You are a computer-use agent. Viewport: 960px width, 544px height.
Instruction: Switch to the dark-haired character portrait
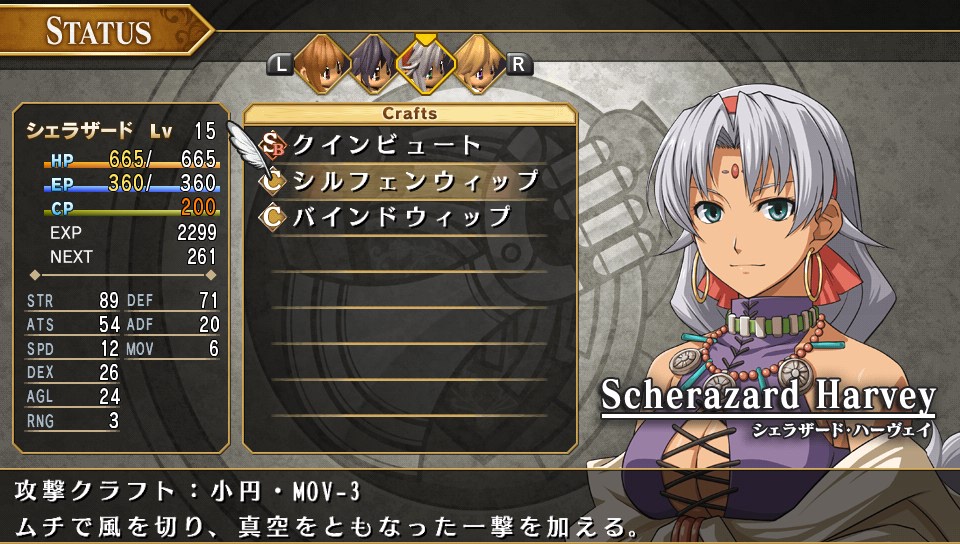point(372,63)
